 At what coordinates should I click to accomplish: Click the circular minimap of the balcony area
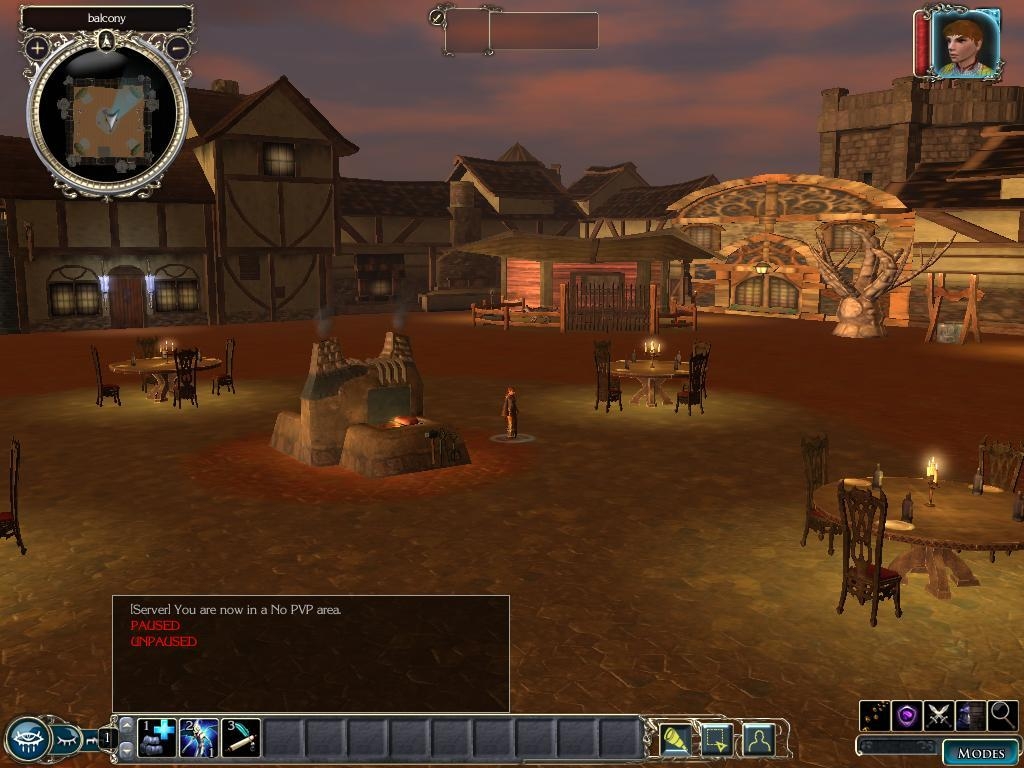107,116
